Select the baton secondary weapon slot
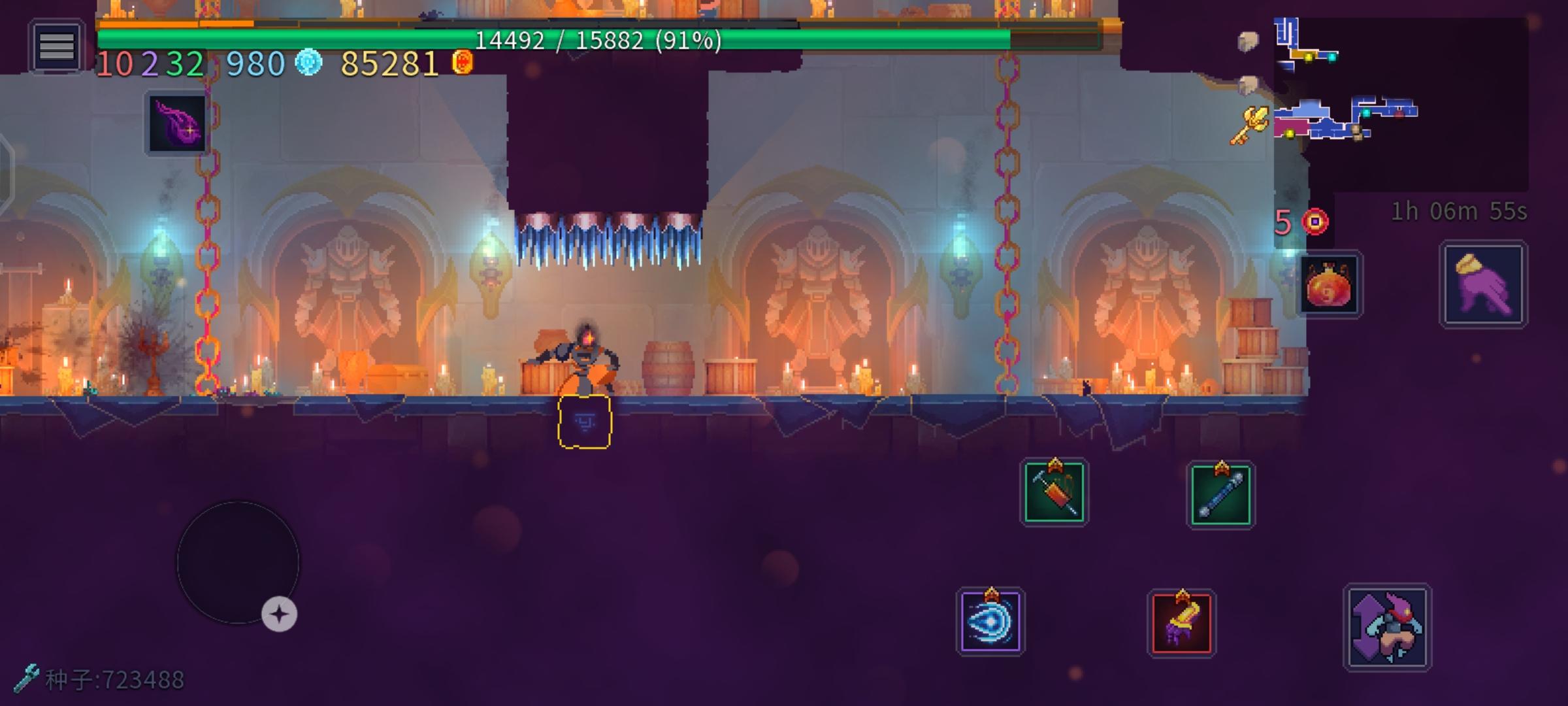The image size is (1568, 706). pyautogui.click(x=1220, y=492)
